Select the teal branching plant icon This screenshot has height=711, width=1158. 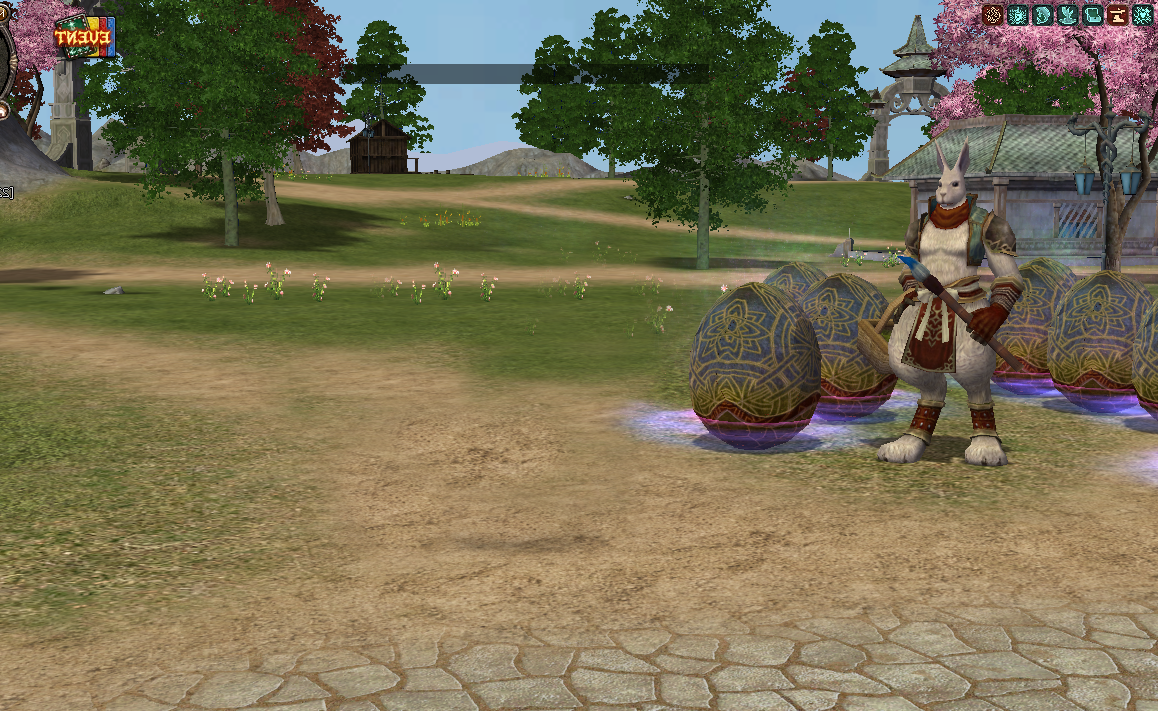click(x=1068, y=15)
